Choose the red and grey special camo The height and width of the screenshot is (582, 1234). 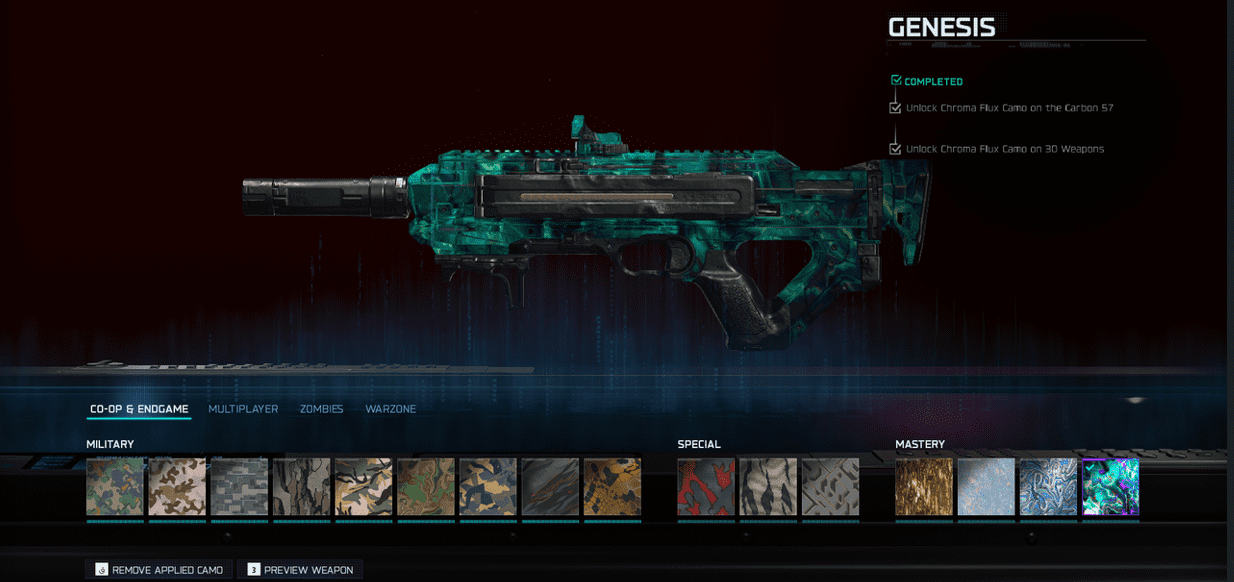coord(706,487)
